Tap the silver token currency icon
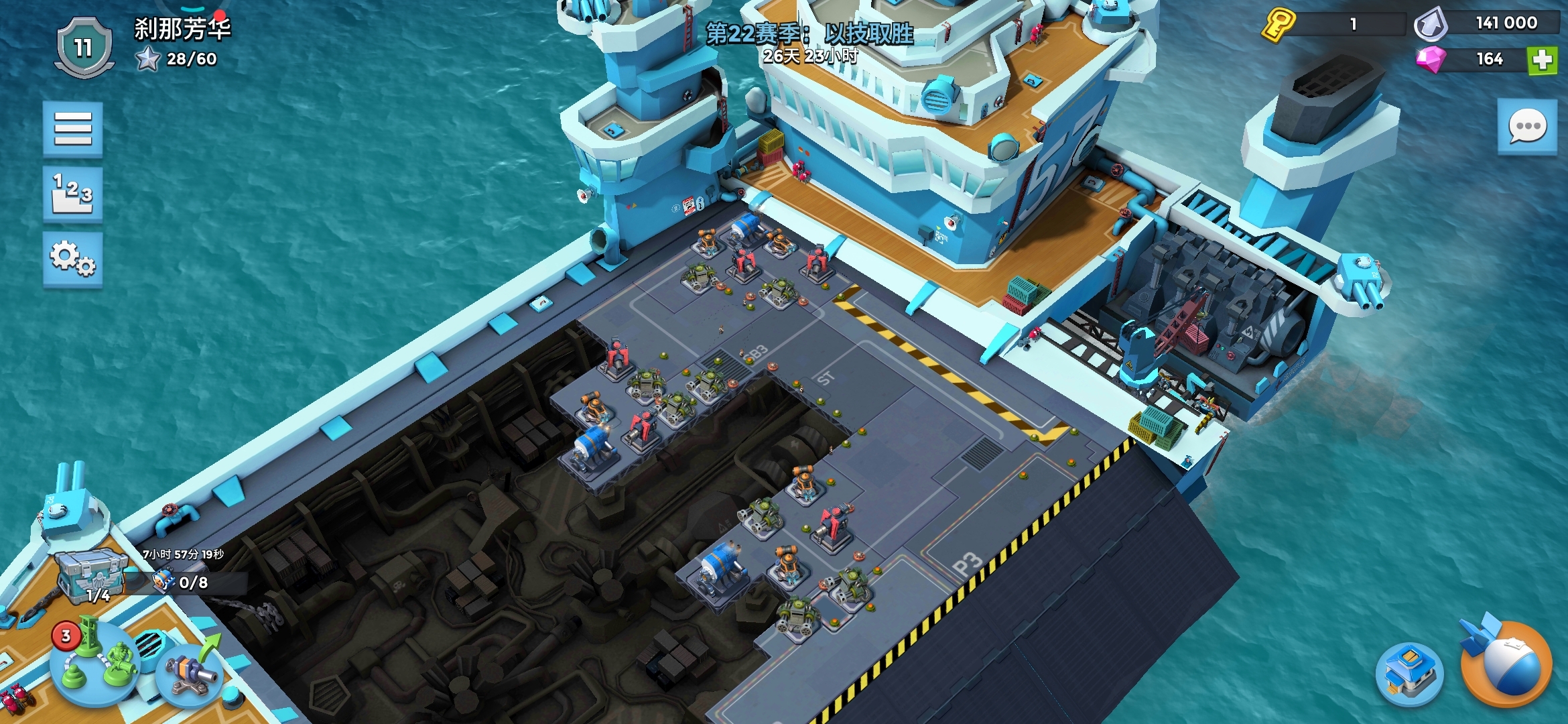The image size is (1568, 724). click(x=1431, y=25)
